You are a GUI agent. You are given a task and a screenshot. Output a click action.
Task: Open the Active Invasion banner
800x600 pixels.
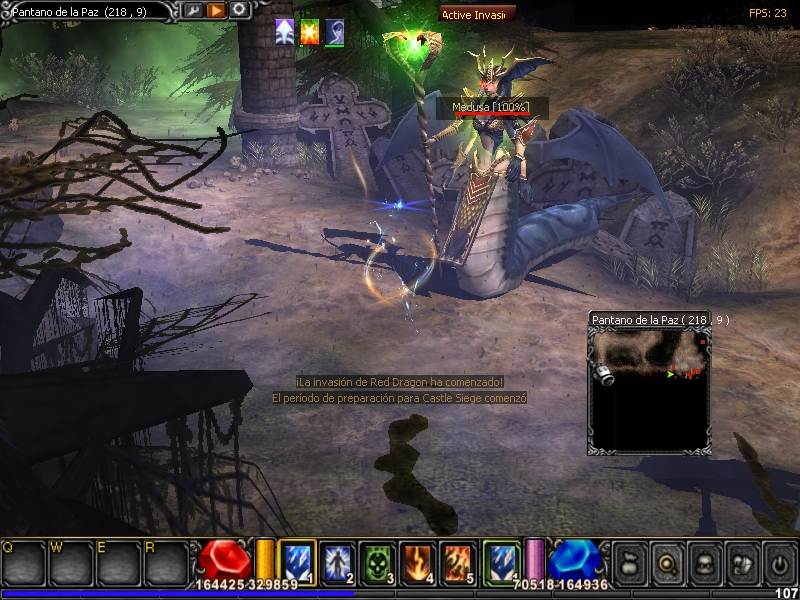(478, 14)
